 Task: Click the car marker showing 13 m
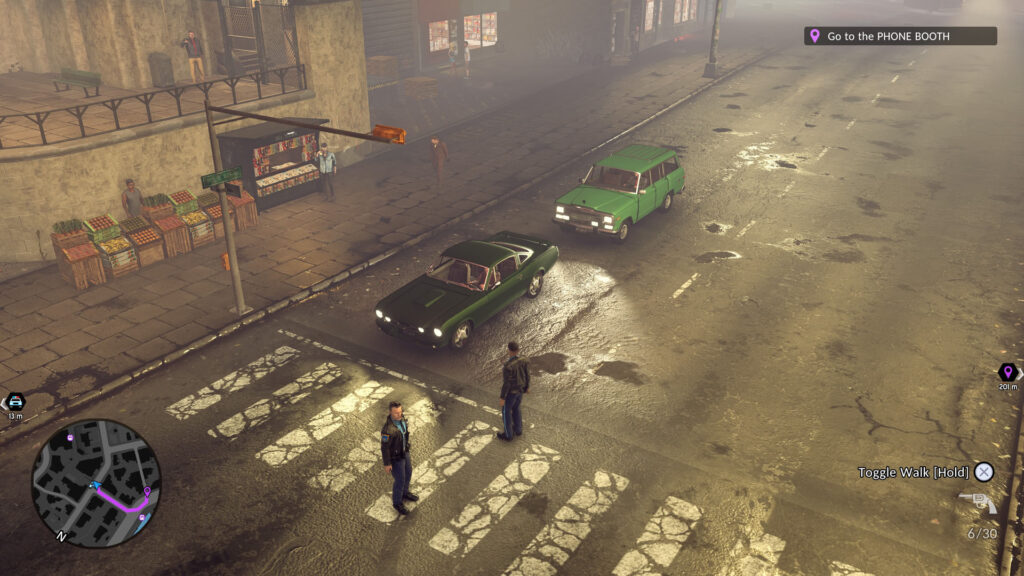(x=14, y=401)
